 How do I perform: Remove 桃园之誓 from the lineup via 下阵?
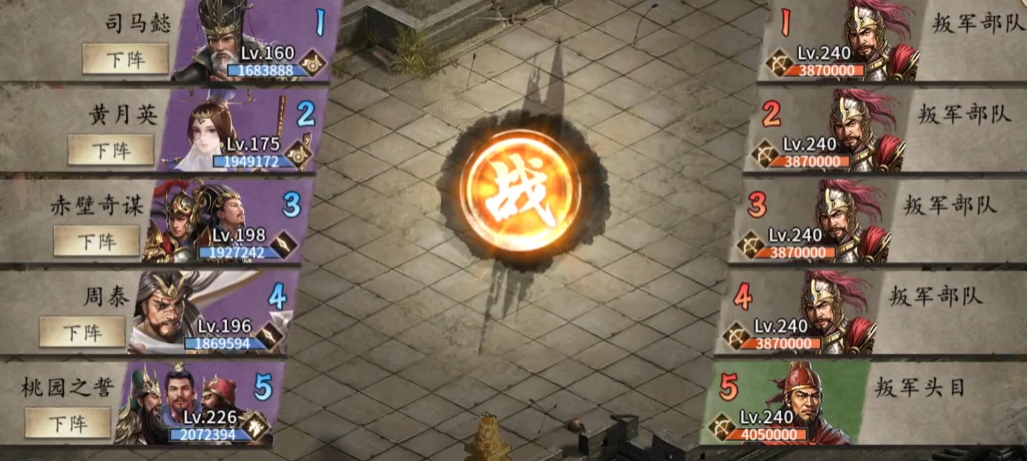point(68,422)
